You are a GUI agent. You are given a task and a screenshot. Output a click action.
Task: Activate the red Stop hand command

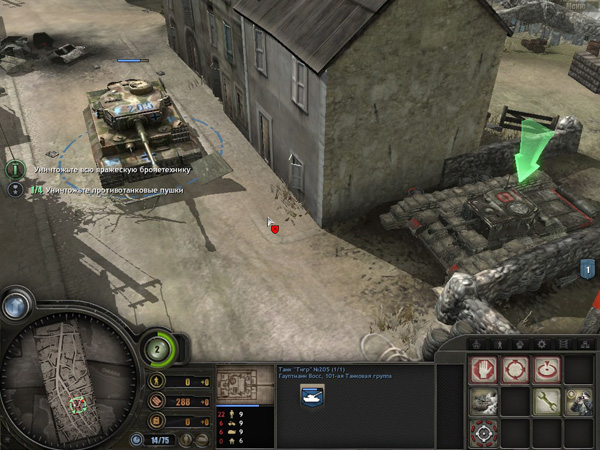pos(483,371)
